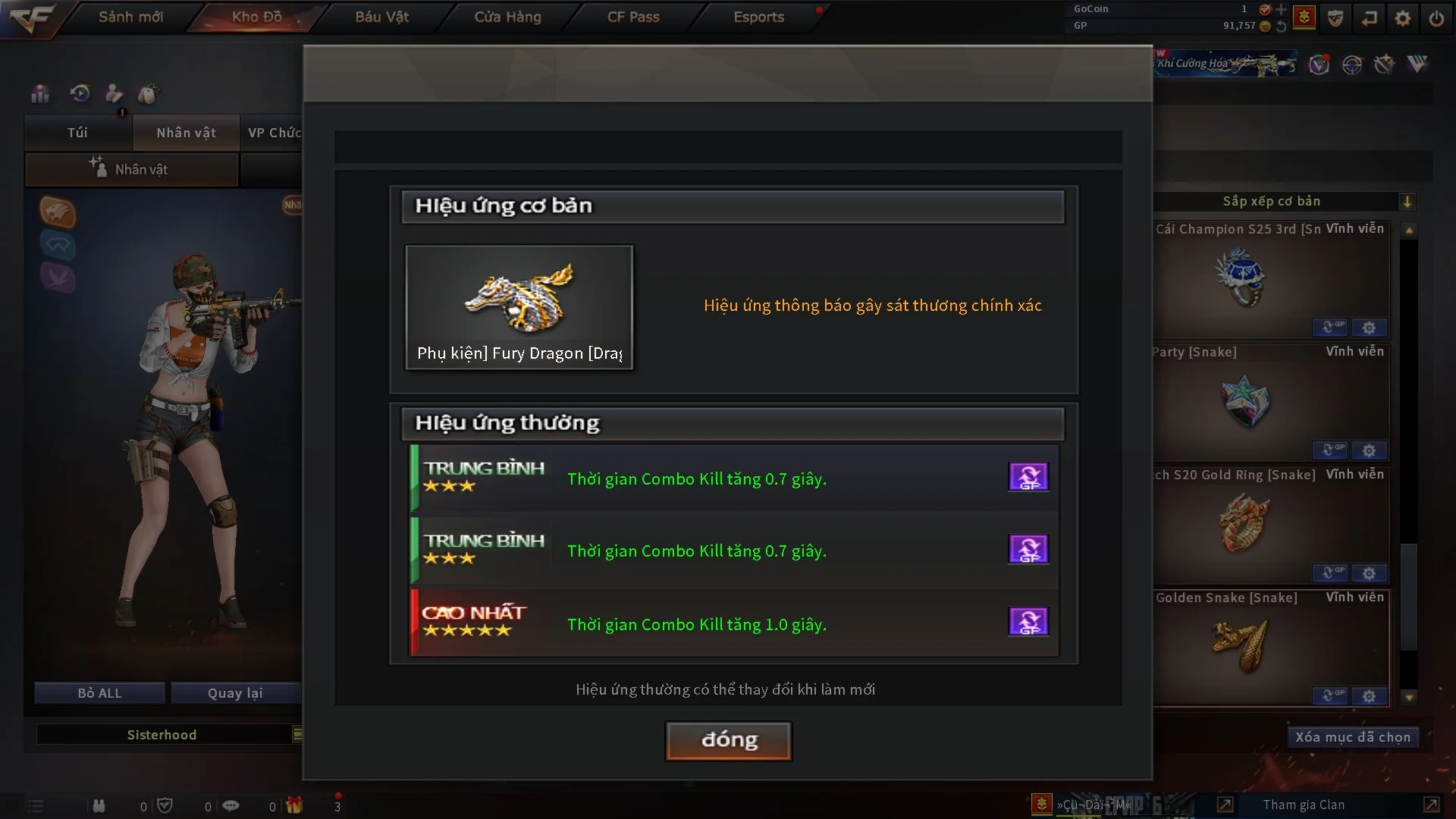
Task: Open the Sảnh mới lobby tab
Action: pyautogui.click(x=130, y=17)
